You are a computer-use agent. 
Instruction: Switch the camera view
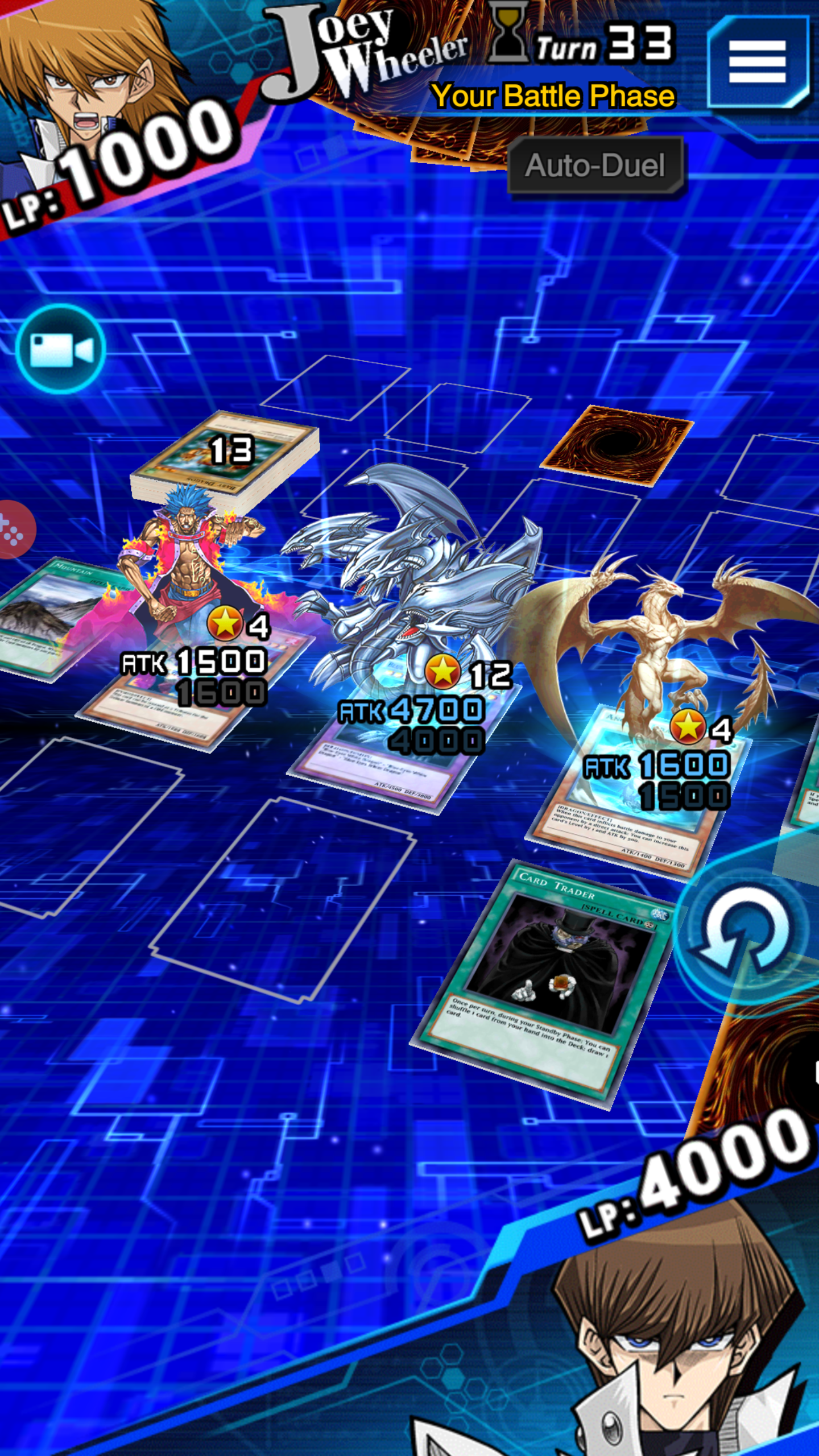click(60, 349)
